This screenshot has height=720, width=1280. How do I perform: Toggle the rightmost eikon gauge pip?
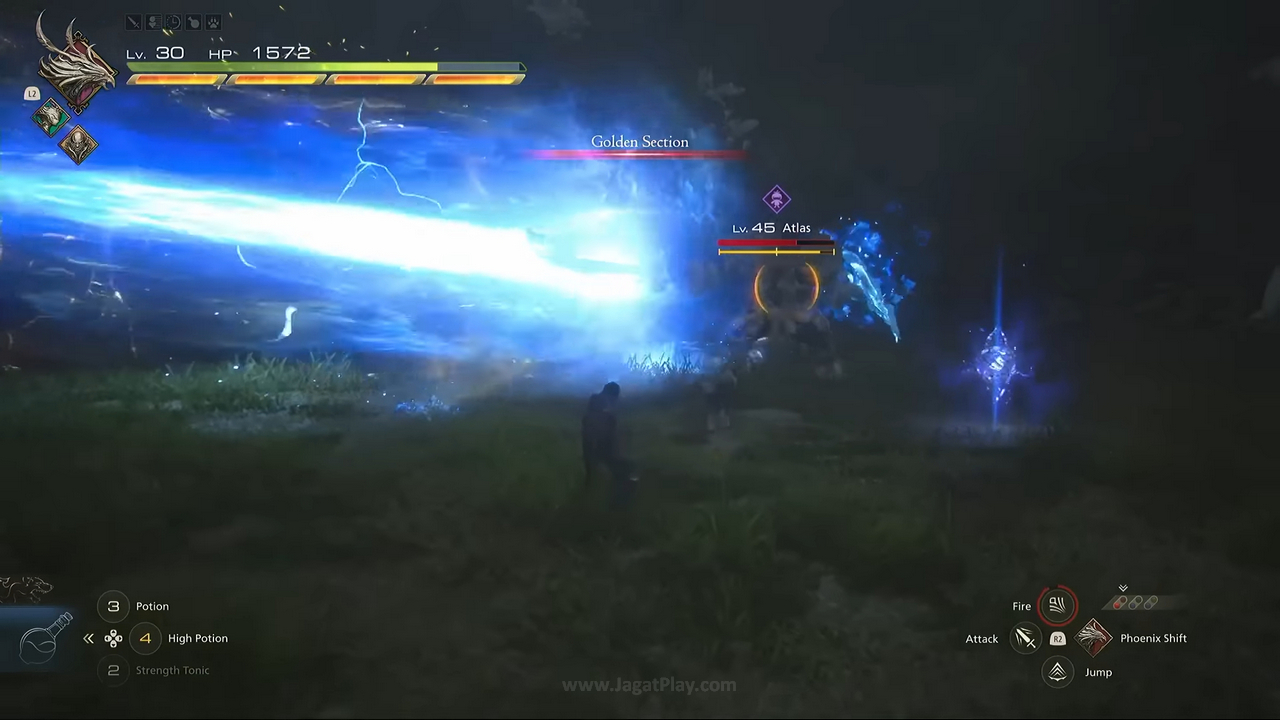click(1153, 602)
